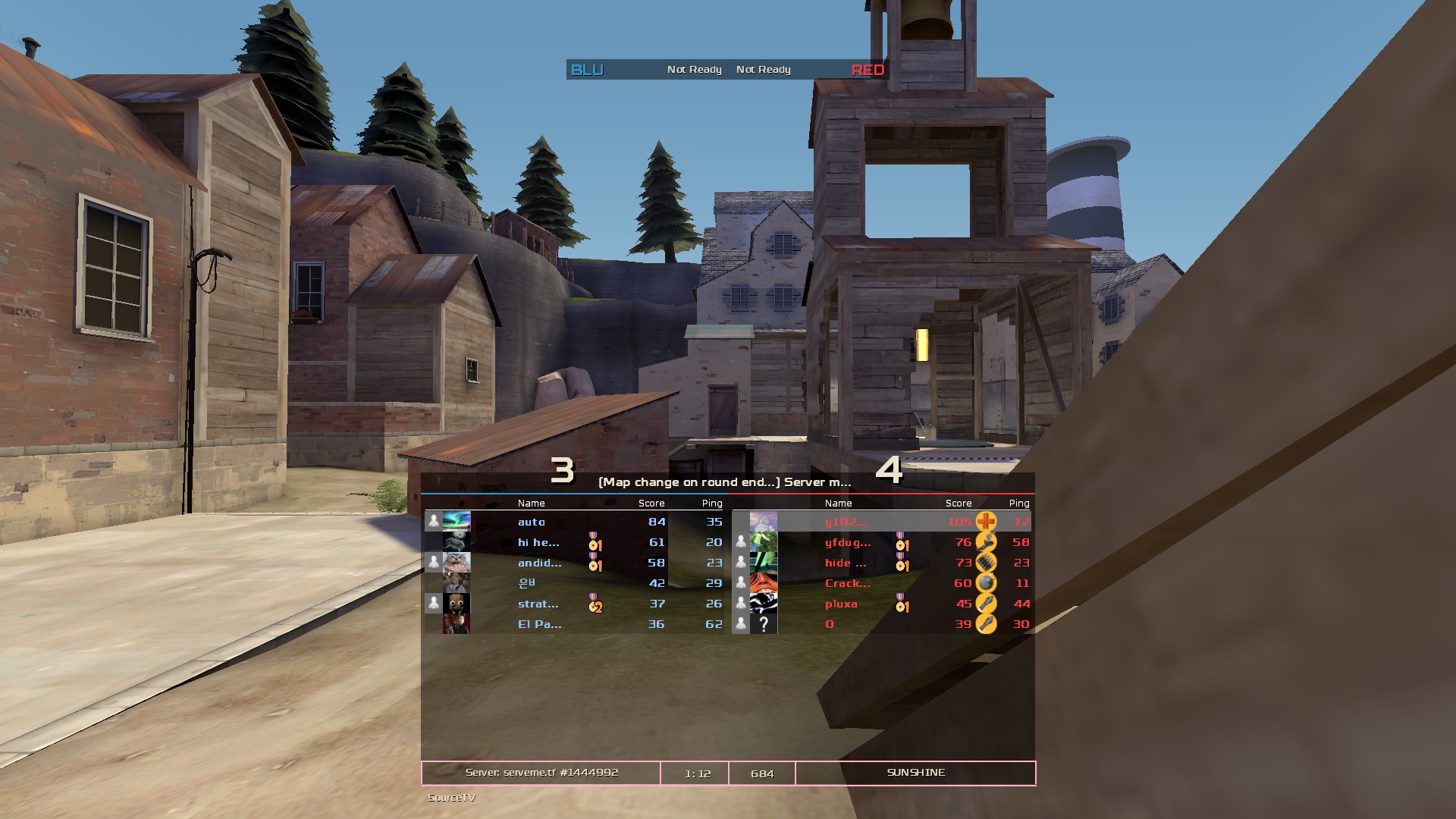Select the highlighted 'y102...' player row
This screenshot has height=819, width=1456.
click(846, 522)
